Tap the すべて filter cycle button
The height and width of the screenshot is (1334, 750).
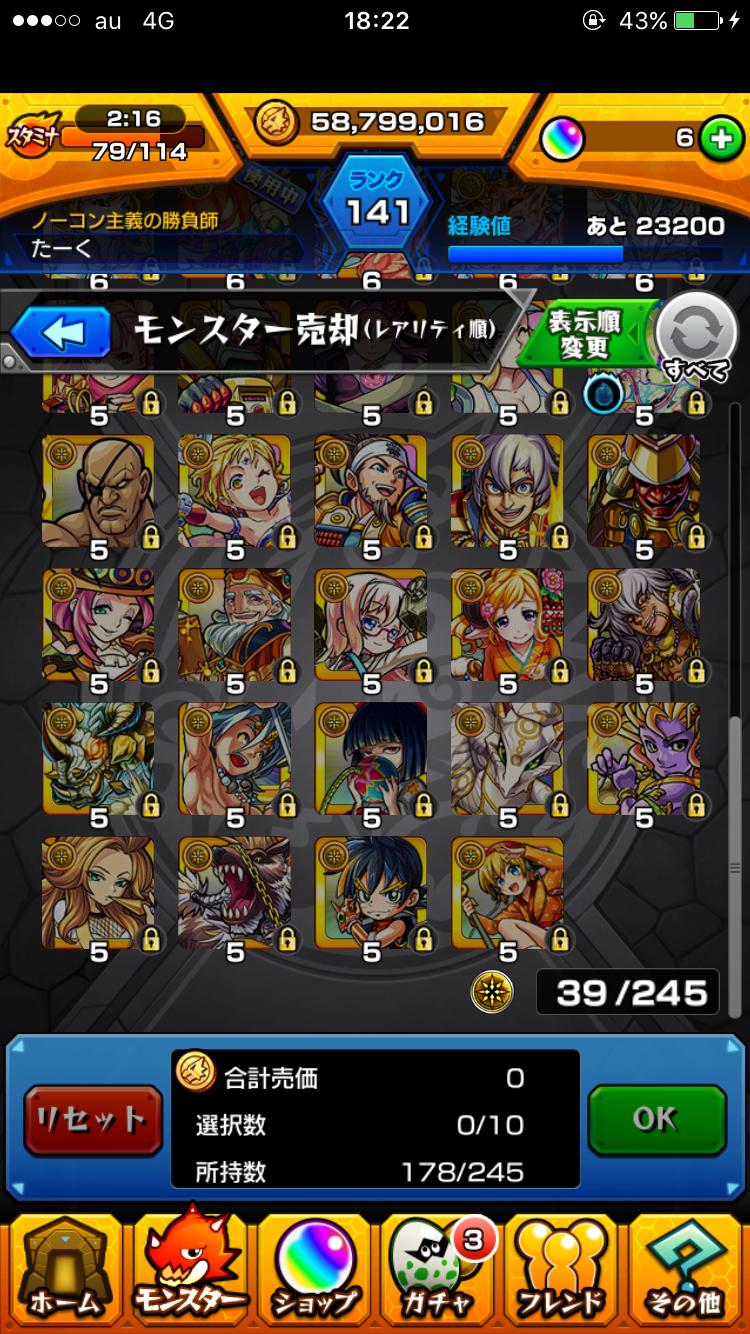click(x=698, y=338)
